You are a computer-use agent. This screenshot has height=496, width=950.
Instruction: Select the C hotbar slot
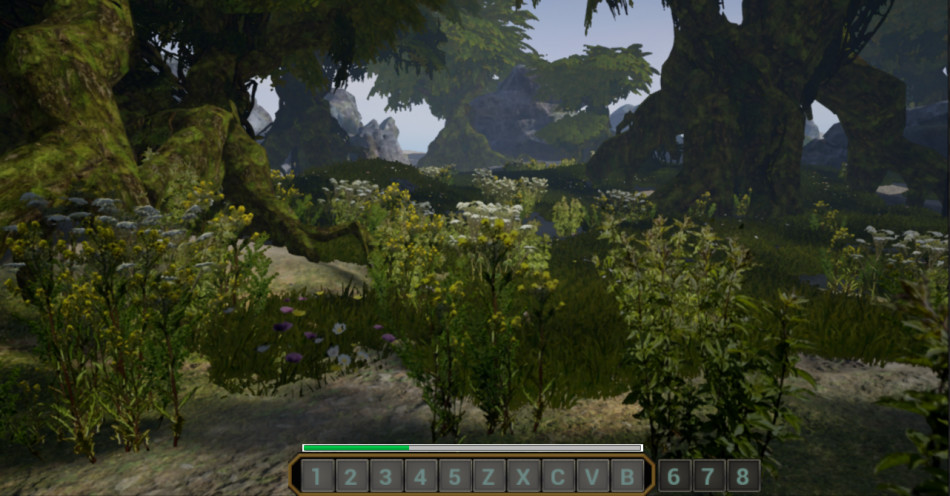click(558, 476)
